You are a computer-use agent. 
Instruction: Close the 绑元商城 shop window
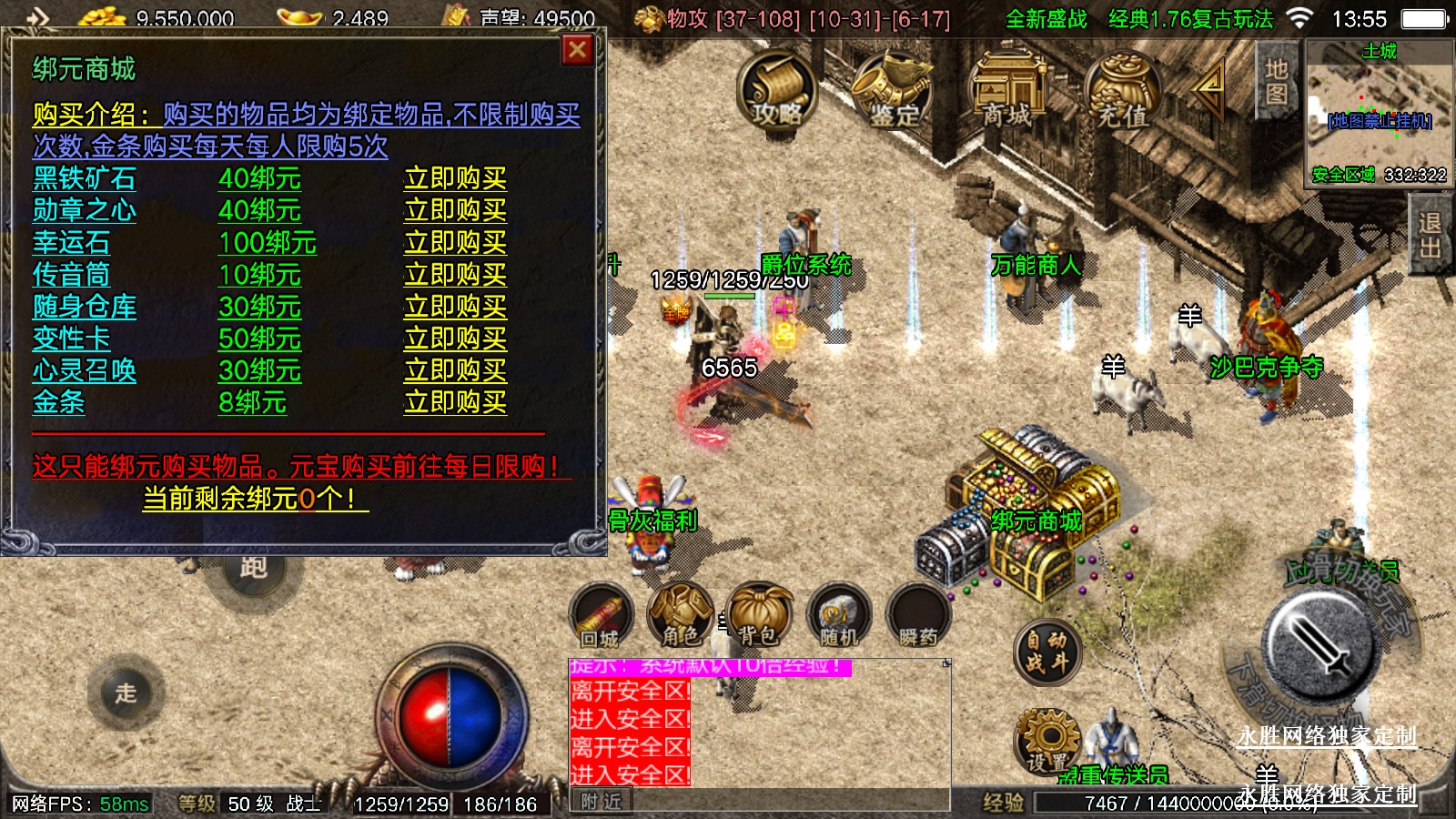coord(577,50)
